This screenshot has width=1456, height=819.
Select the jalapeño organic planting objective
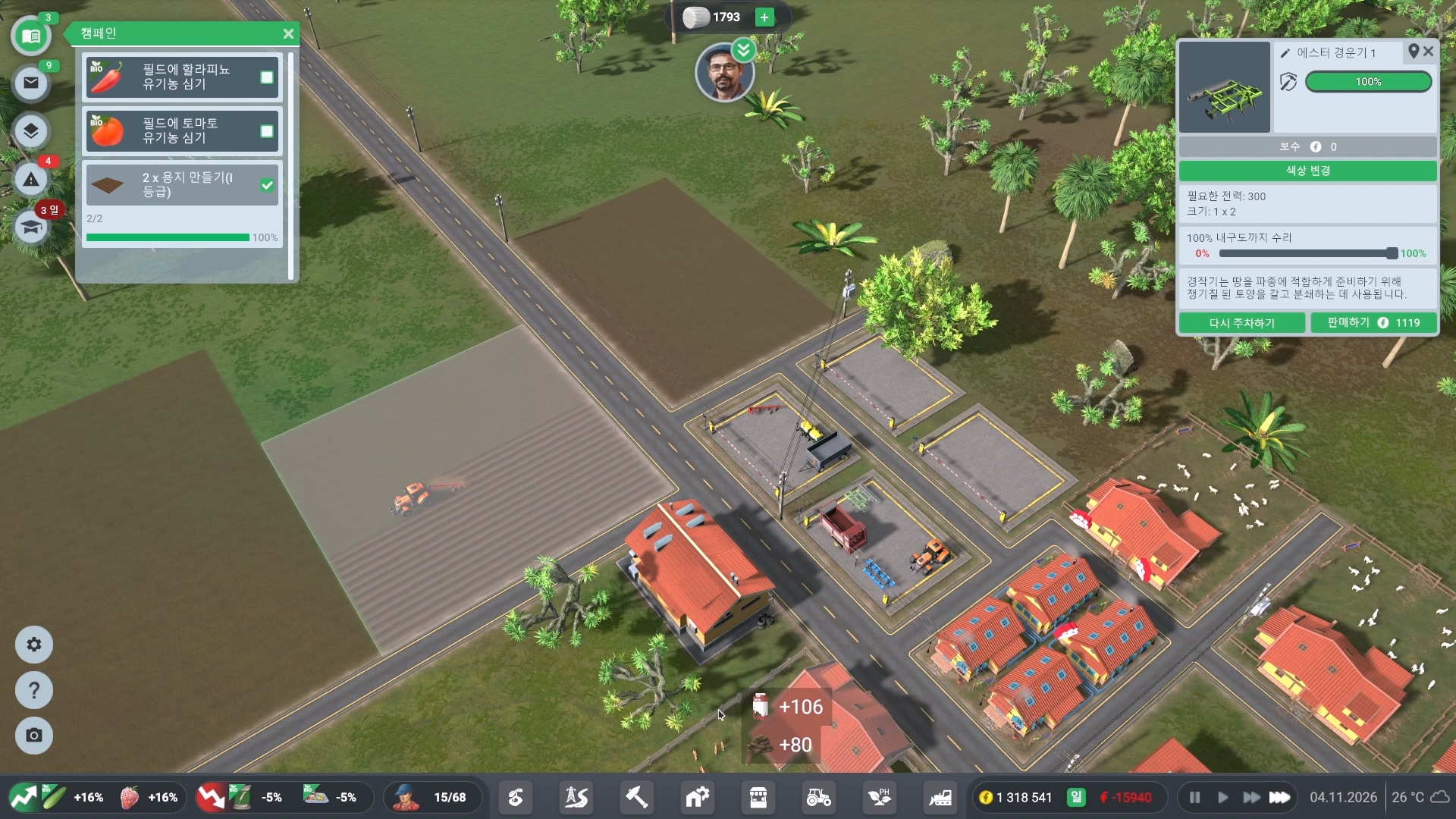(x=182, y=77)
